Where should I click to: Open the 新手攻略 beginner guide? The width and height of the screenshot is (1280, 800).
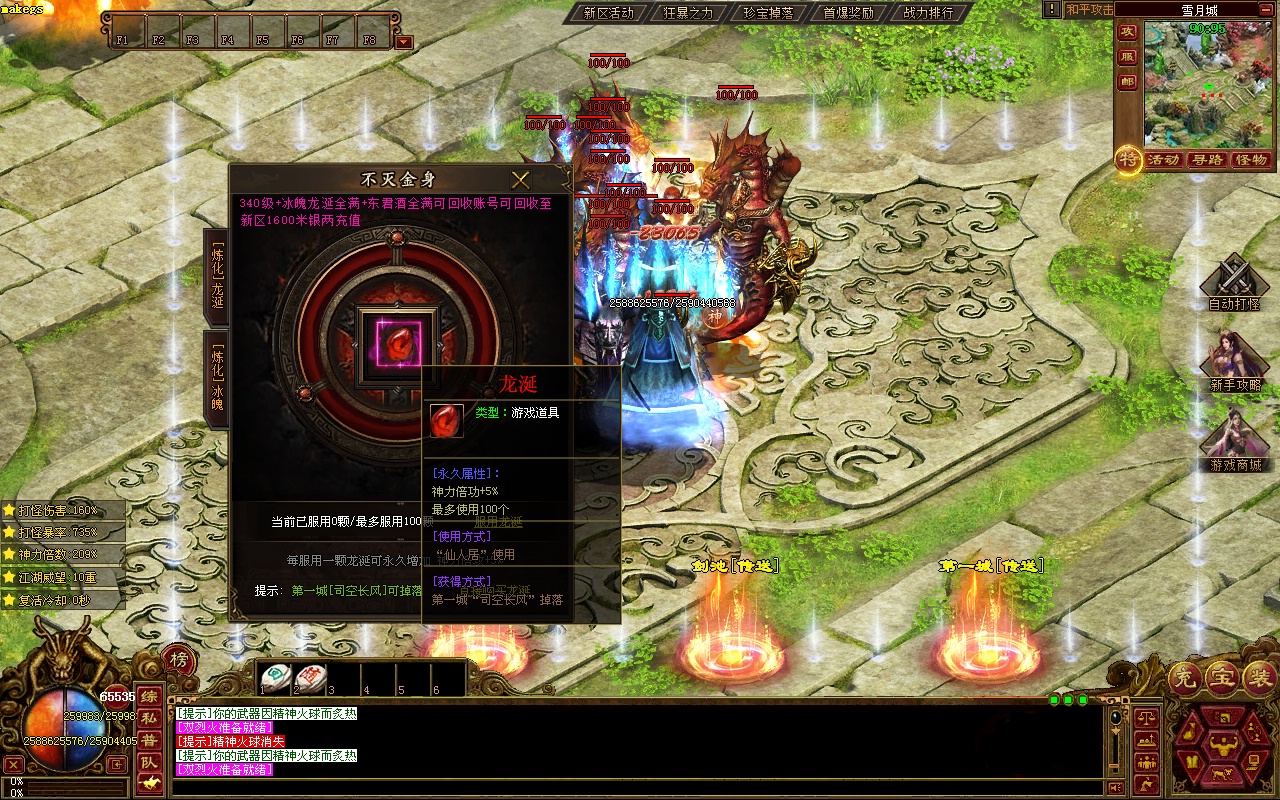click(x=1234, y=360)
